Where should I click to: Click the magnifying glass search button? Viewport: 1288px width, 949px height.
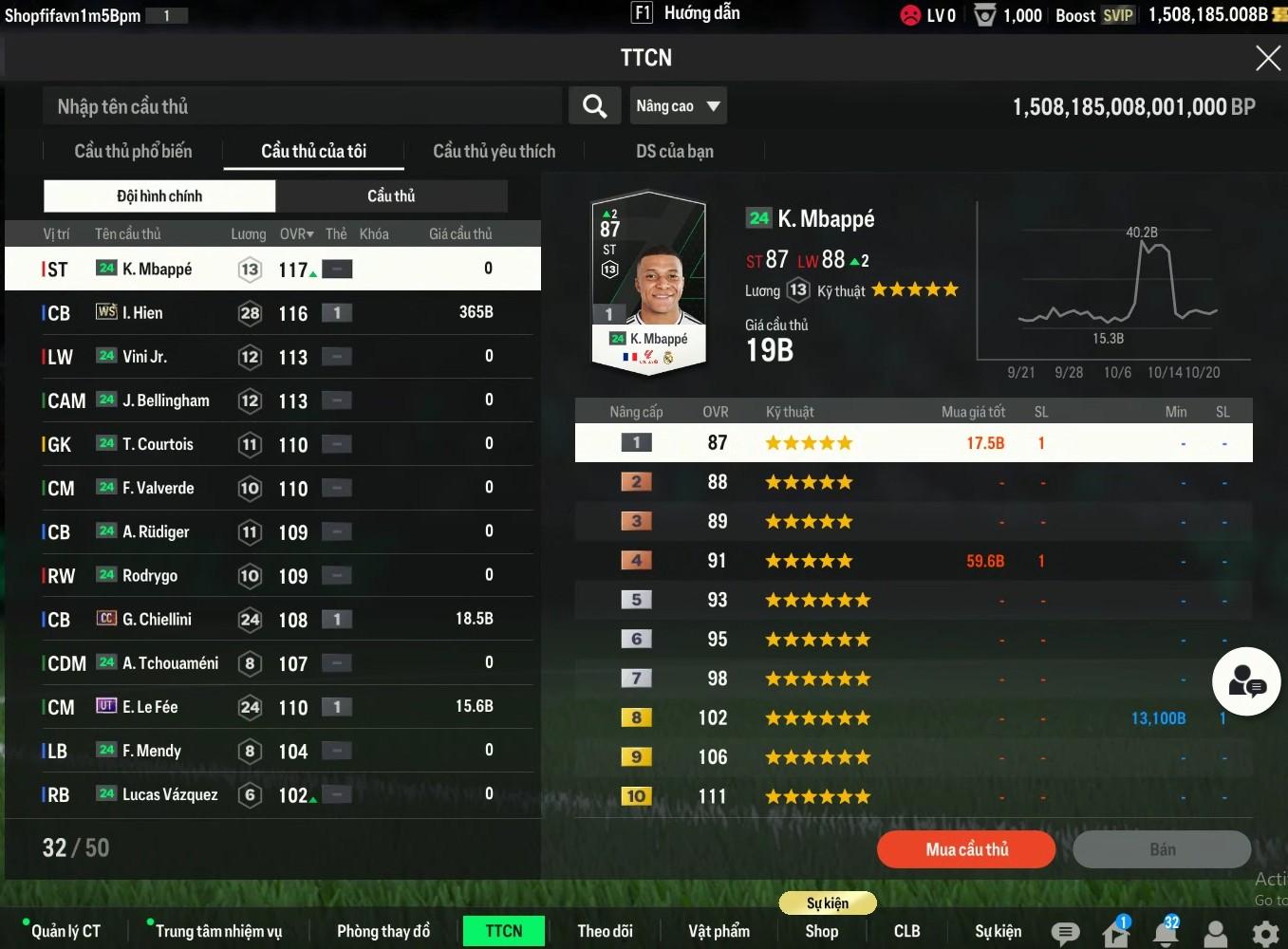594,106
